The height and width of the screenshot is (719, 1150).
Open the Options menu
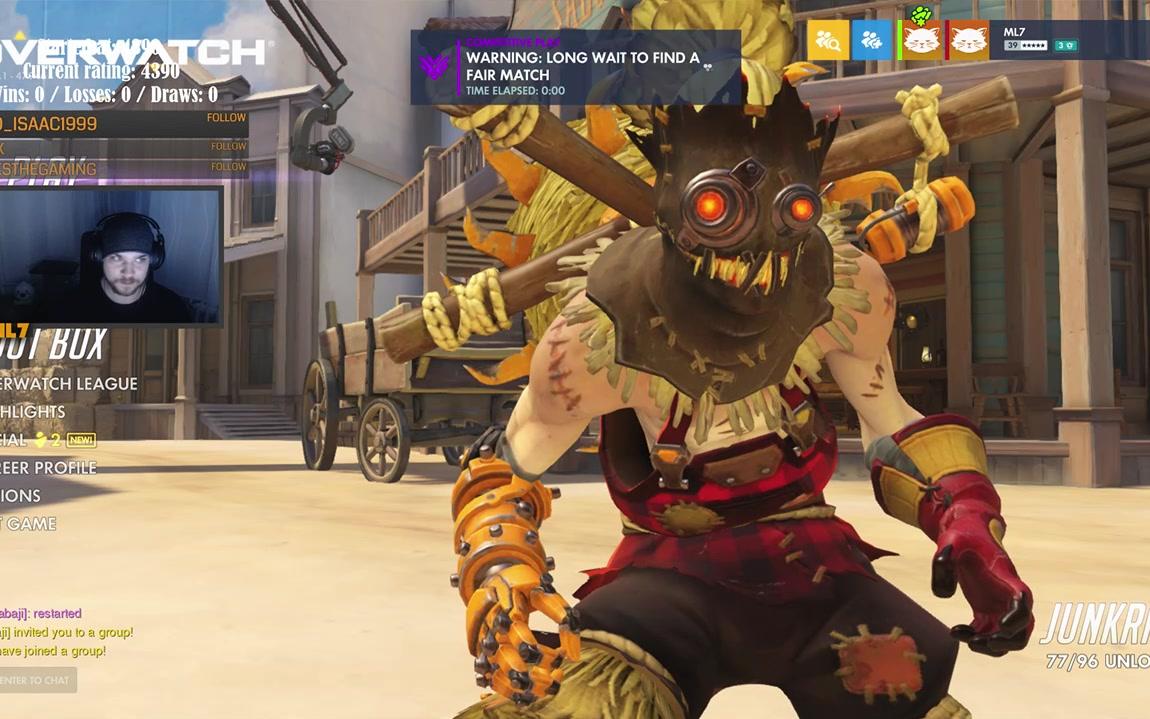[22, 496]
